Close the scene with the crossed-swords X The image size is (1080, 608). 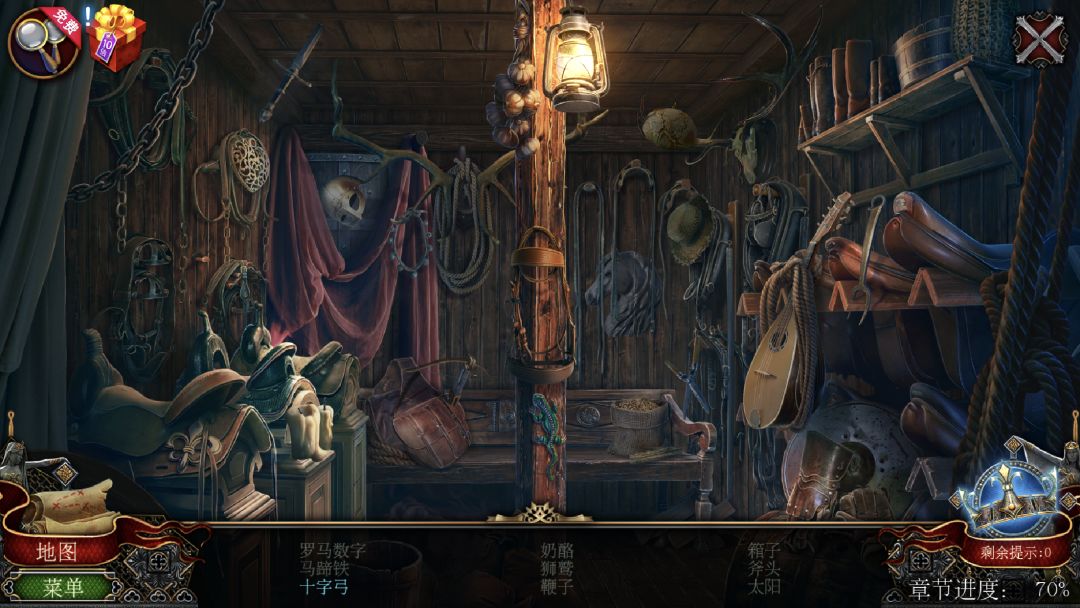(x=1040, y=40)
